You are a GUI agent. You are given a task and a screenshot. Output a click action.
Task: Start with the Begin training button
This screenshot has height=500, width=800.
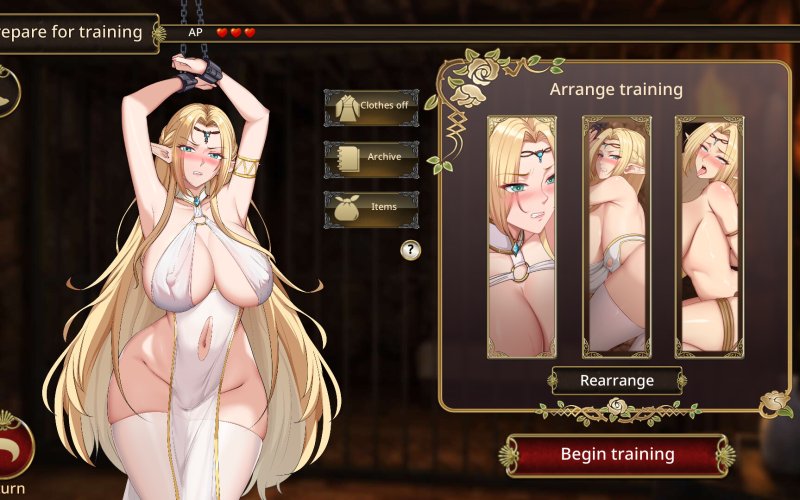[616, 455]
